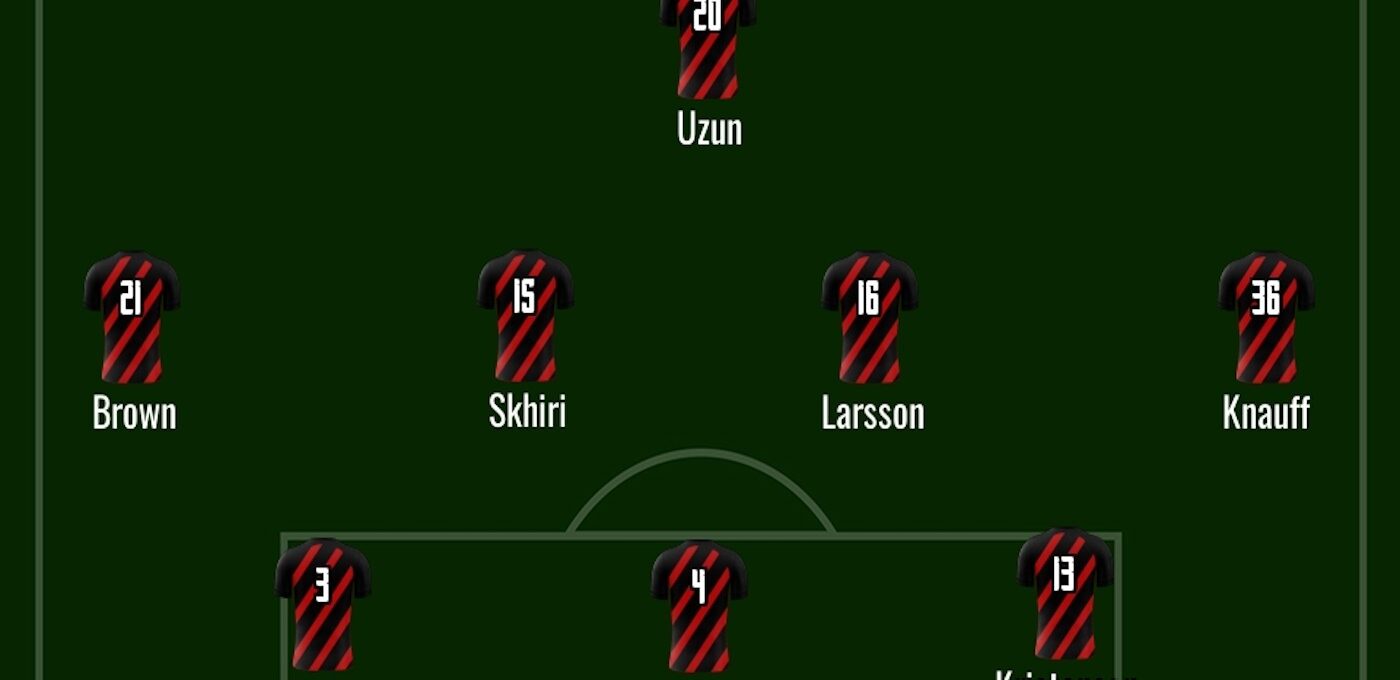This screenshot has width=1400, height=680.
Task: Choose the number 4 defender shirt
Action: point(699,604)
